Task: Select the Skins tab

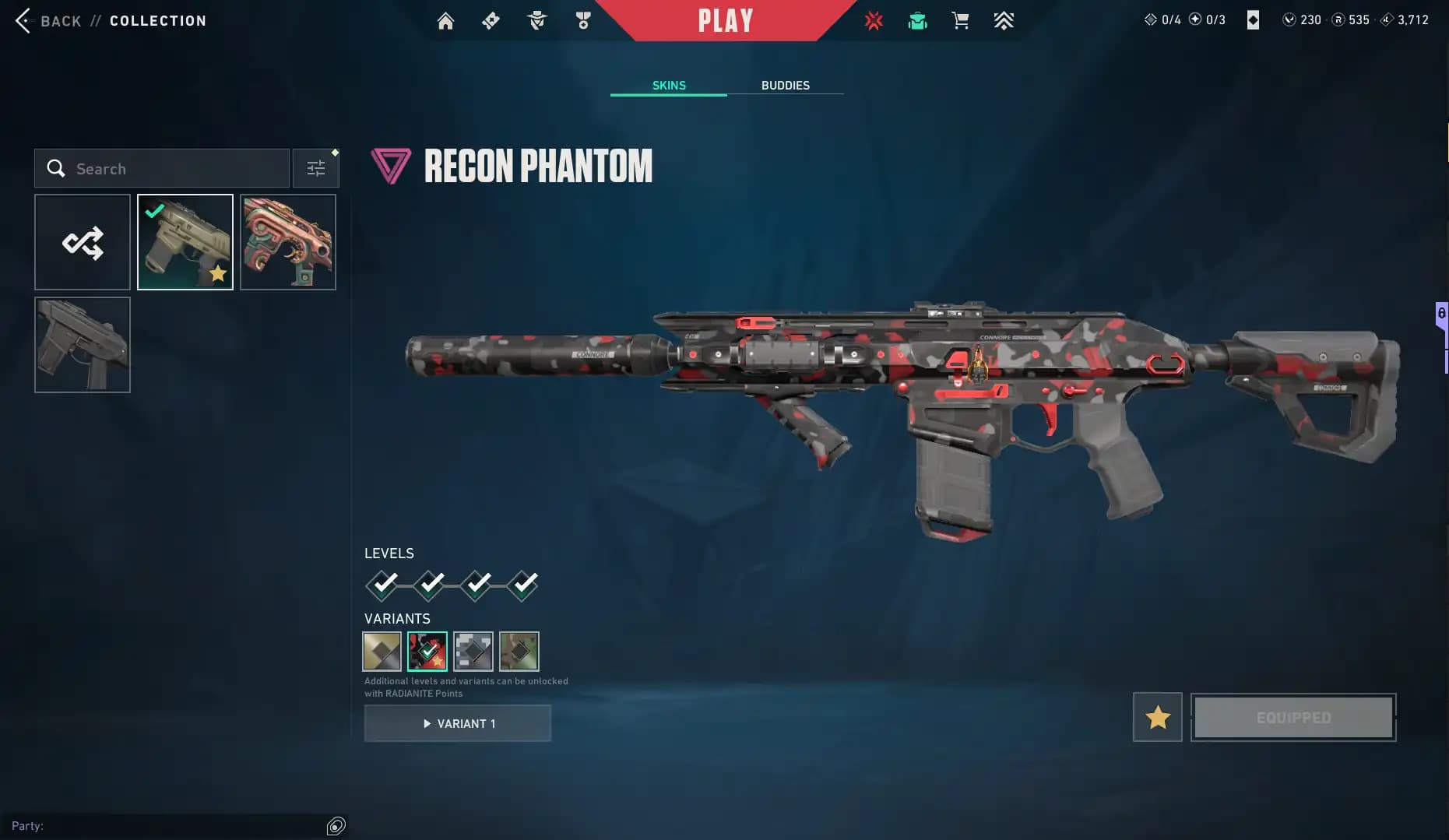Action: tap(667, 85)
